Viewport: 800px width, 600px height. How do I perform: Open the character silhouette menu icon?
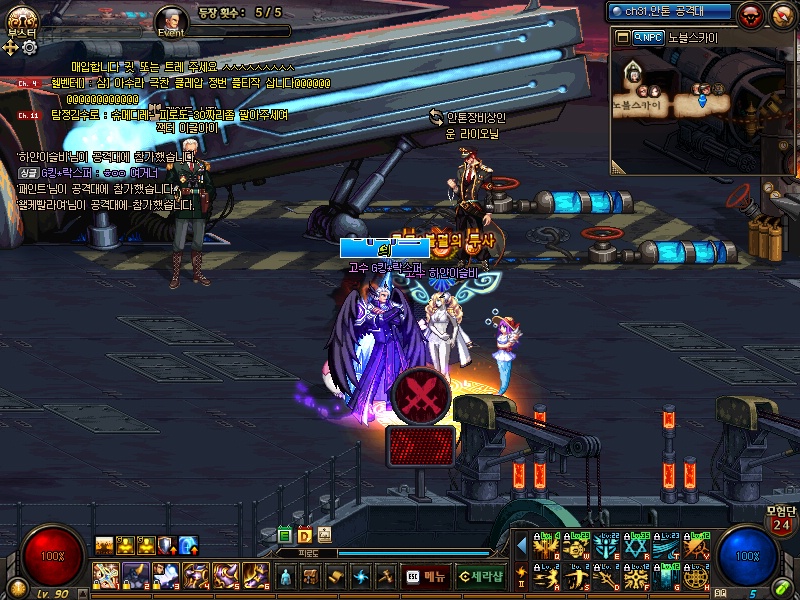(286, 576)
